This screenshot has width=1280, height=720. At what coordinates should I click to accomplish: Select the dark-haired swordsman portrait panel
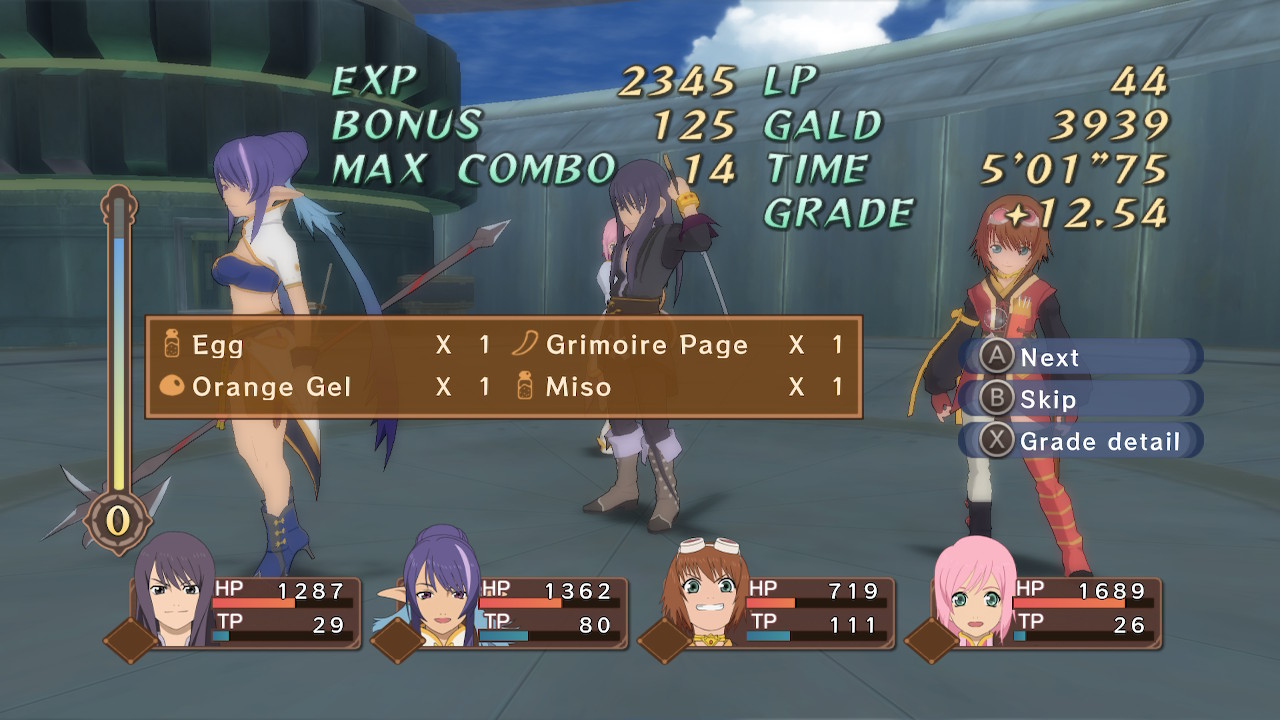[245, 609]
